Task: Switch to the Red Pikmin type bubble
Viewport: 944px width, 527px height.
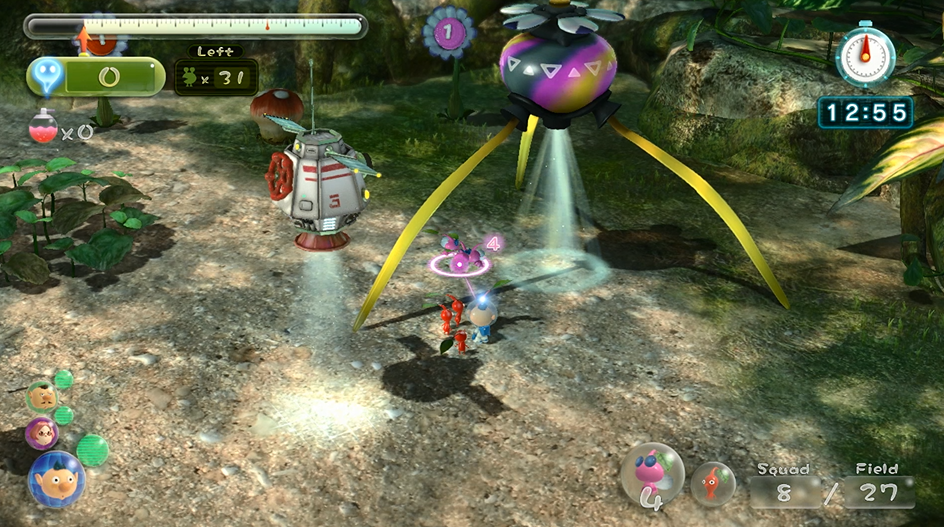Action: tap(713, 483)
